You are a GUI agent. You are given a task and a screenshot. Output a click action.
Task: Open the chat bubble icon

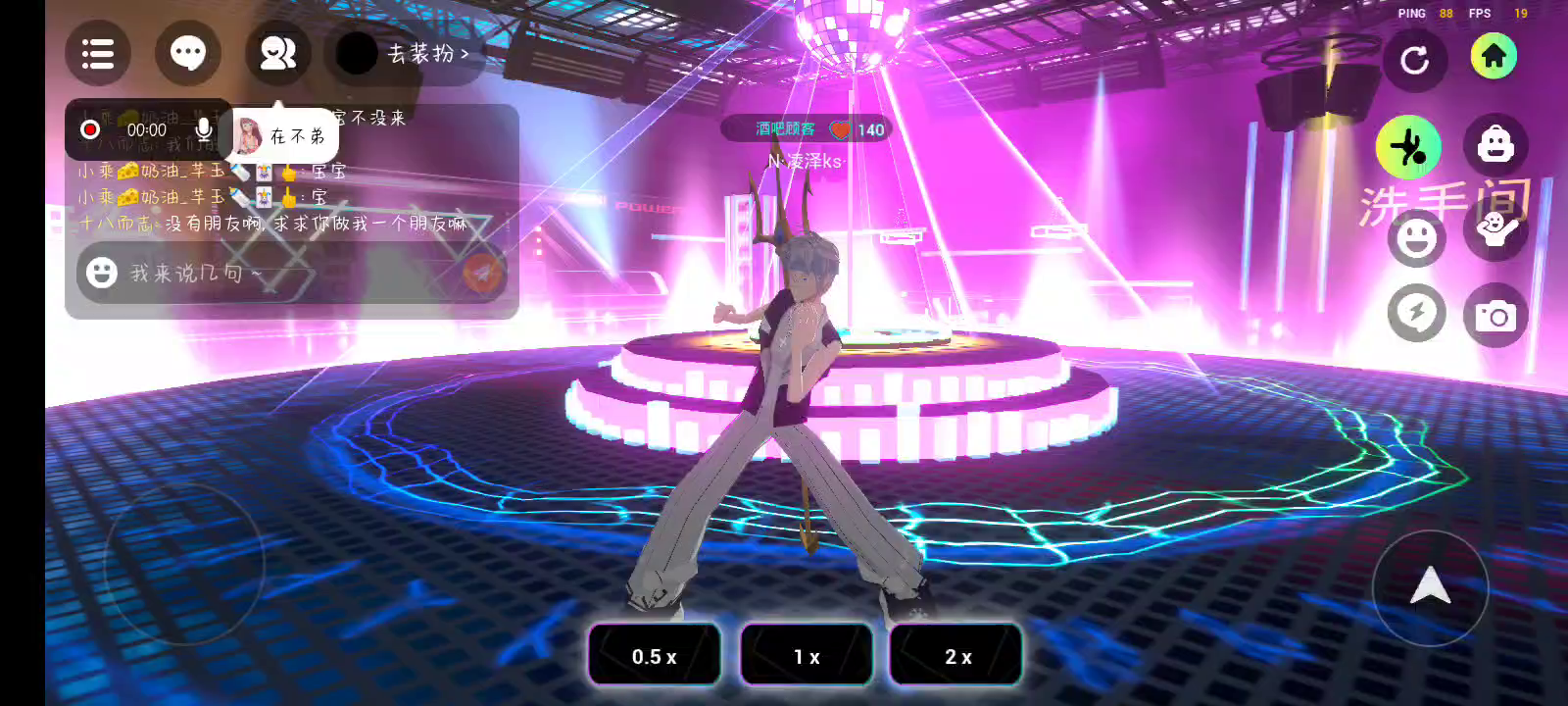click(188, 53)
